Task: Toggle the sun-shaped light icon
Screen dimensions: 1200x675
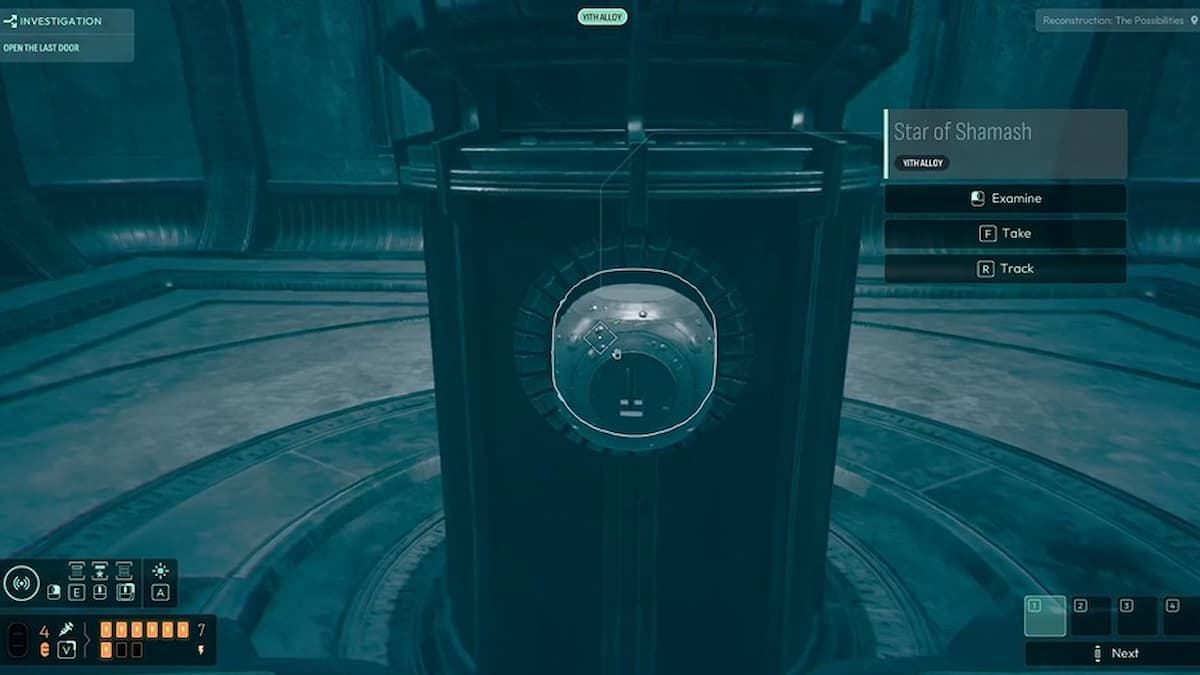Action: tap(160, 571)
